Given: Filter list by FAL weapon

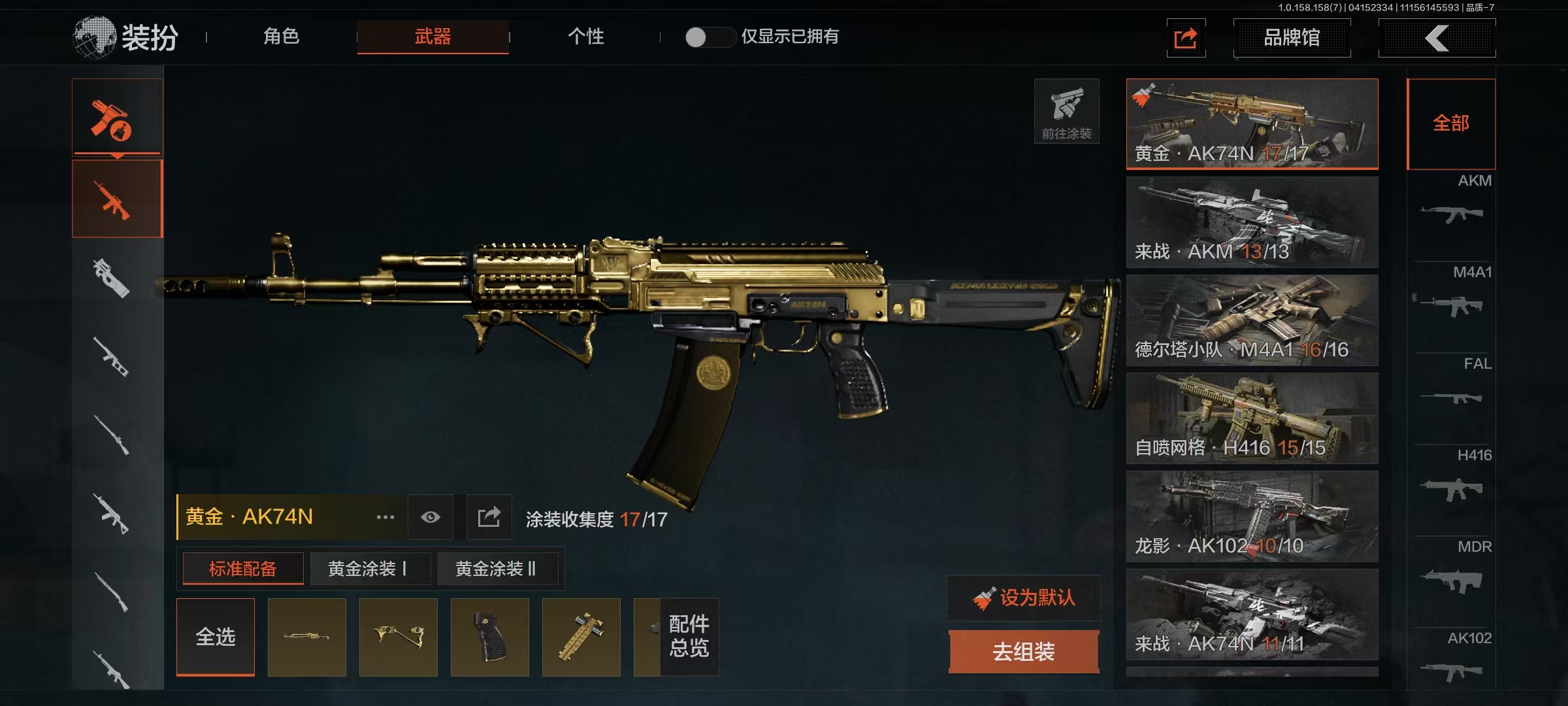Looking at the screenshot, I should 1452,386.
